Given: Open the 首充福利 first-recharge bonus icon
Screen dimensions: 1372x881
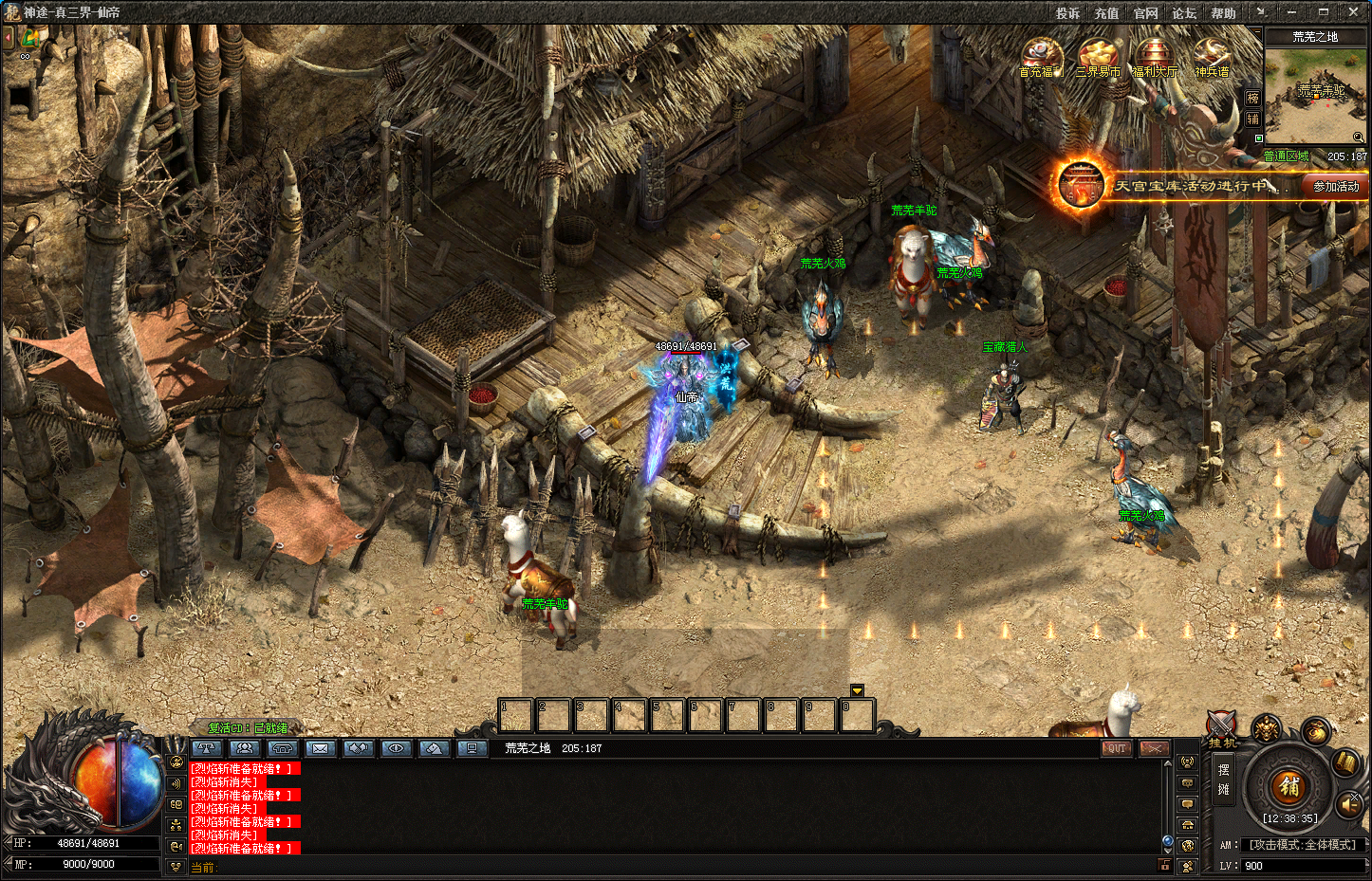Looking at the screenshot, I should (x=1041, y=57).
